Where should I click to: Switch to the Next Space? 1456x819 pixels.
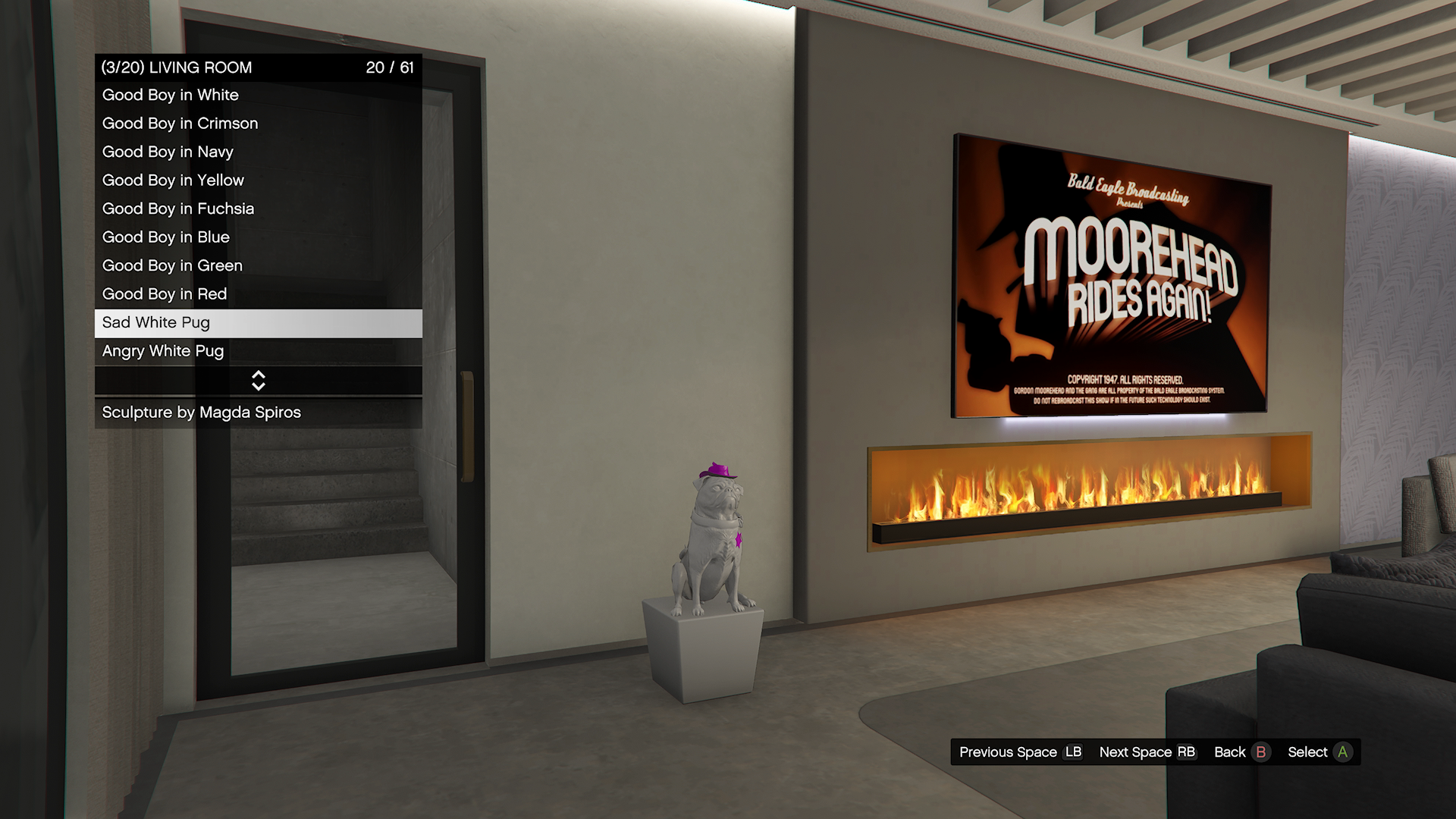point(1147,752)
